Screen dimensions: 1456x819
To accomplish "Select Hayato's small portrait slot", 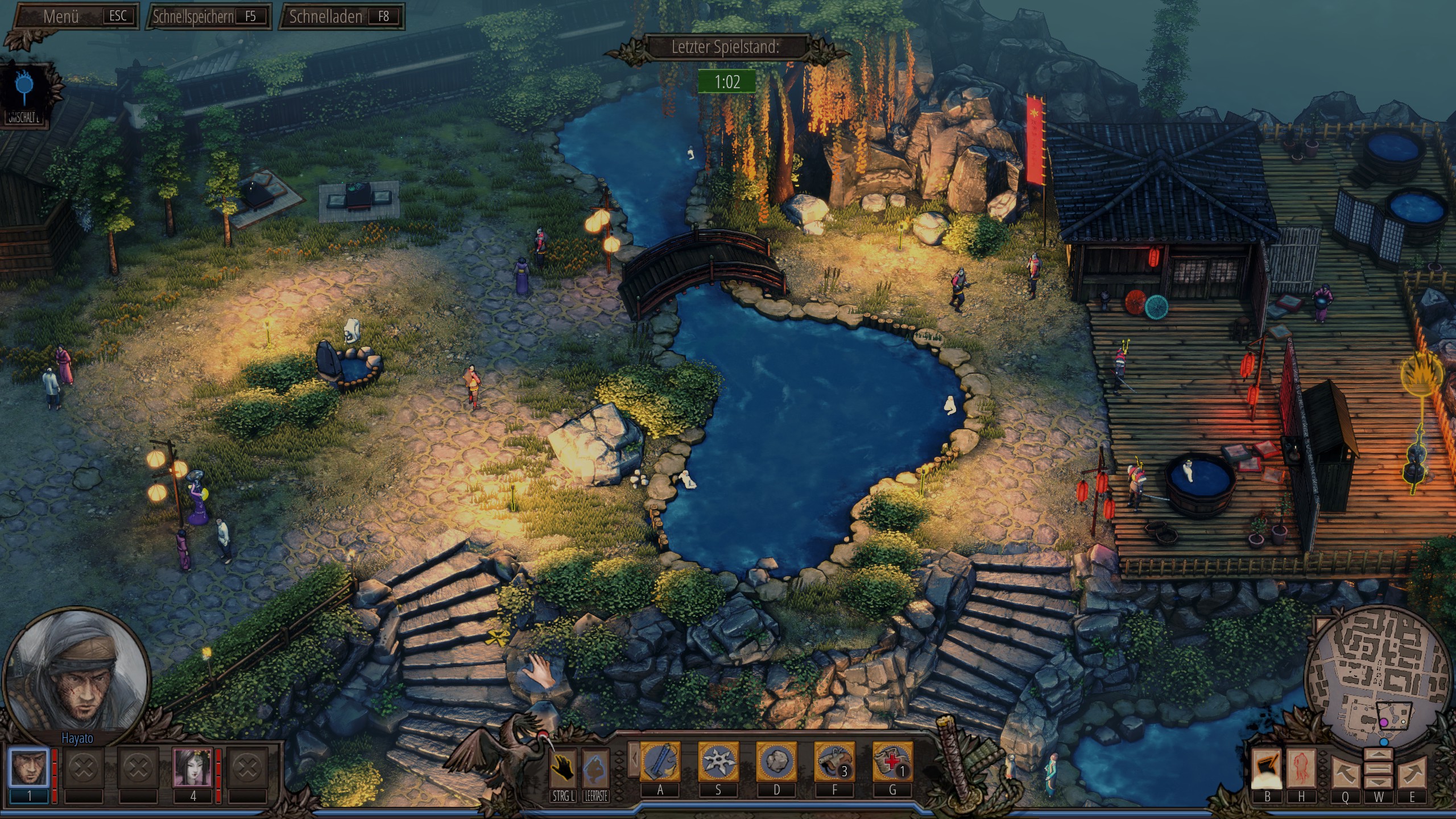I will tap(29, 767).
